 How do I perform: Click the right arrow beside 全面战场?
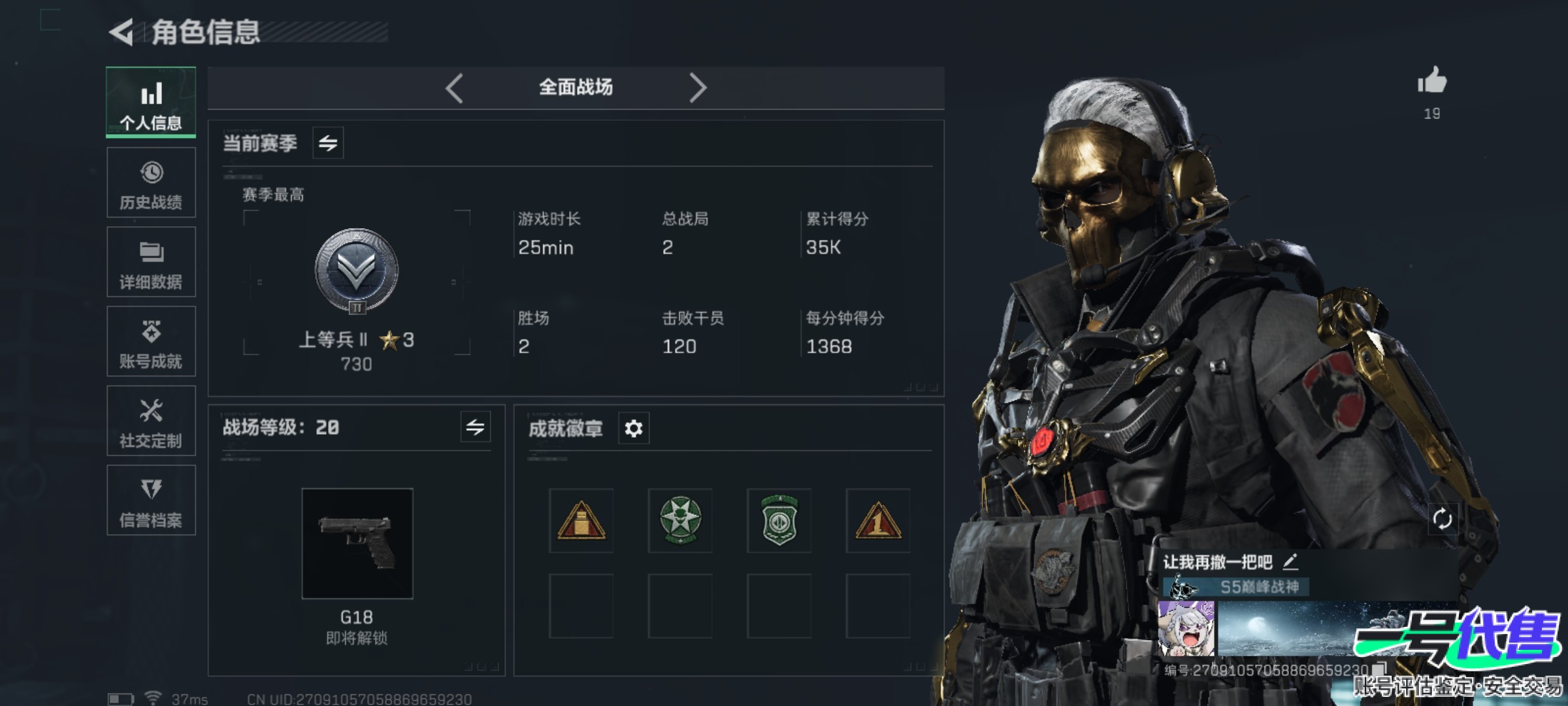[x=698, y=88]
